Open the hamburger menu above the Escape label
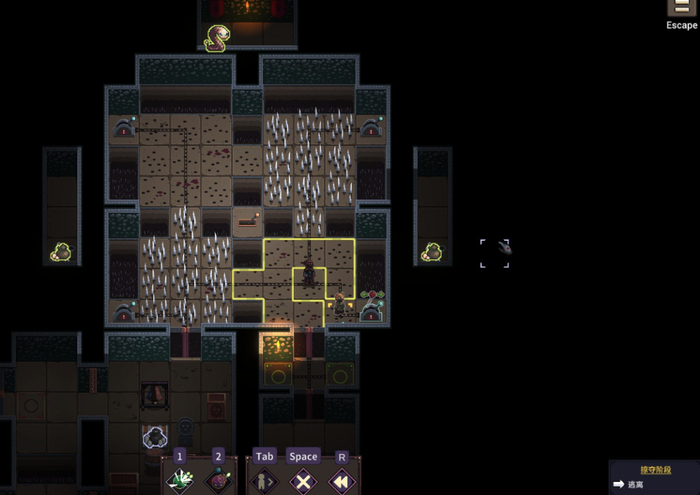The height and width of the screenshot is (495, 700). point(682,7)
